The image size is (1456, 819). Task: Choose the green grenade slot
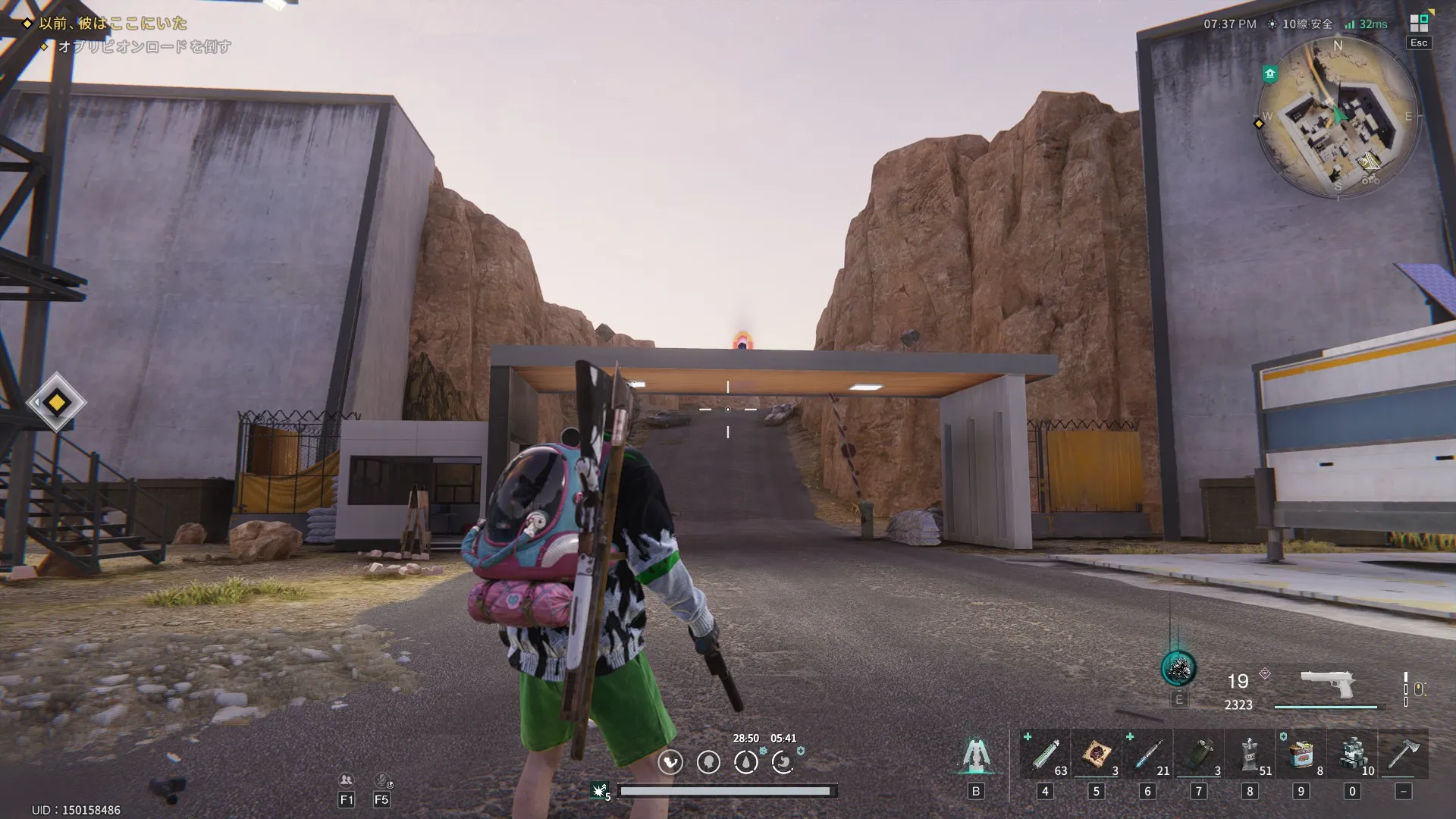[1198, 754]
